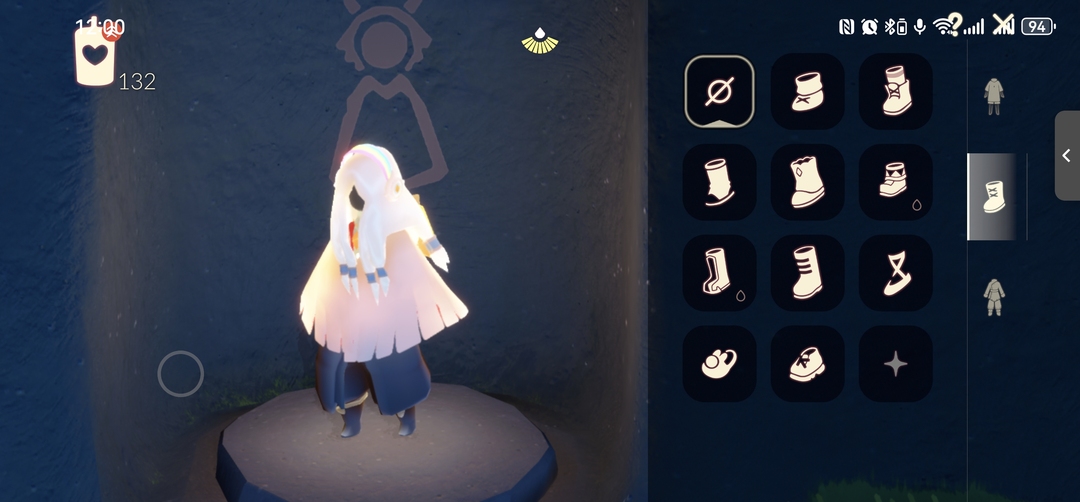
Task: Expand the side panel arrow handle
Action: coord(1066,155)
